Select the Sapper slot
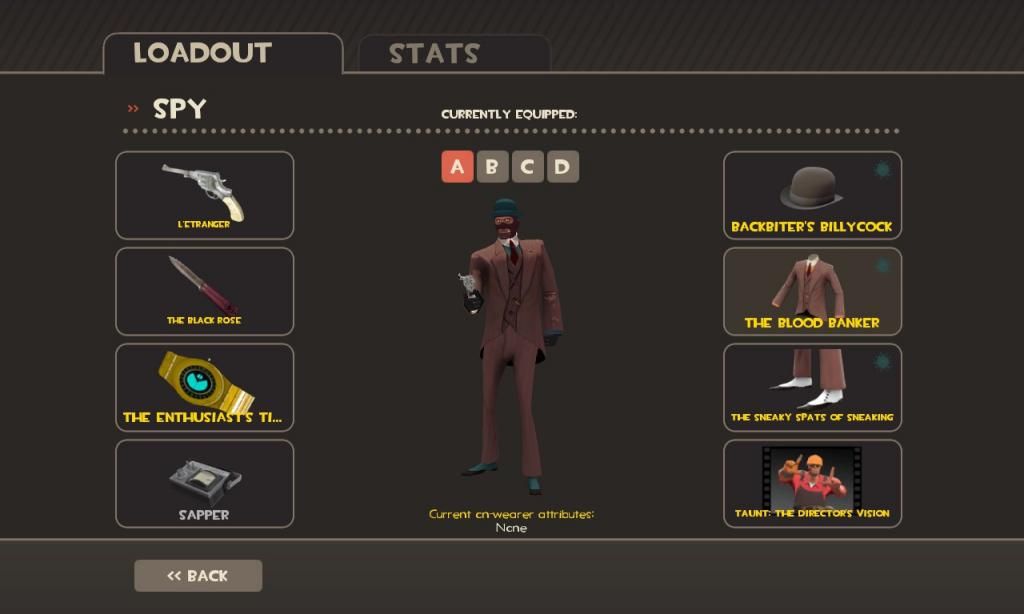Screen dimensions: 1024x614 (x=205, y=483)
